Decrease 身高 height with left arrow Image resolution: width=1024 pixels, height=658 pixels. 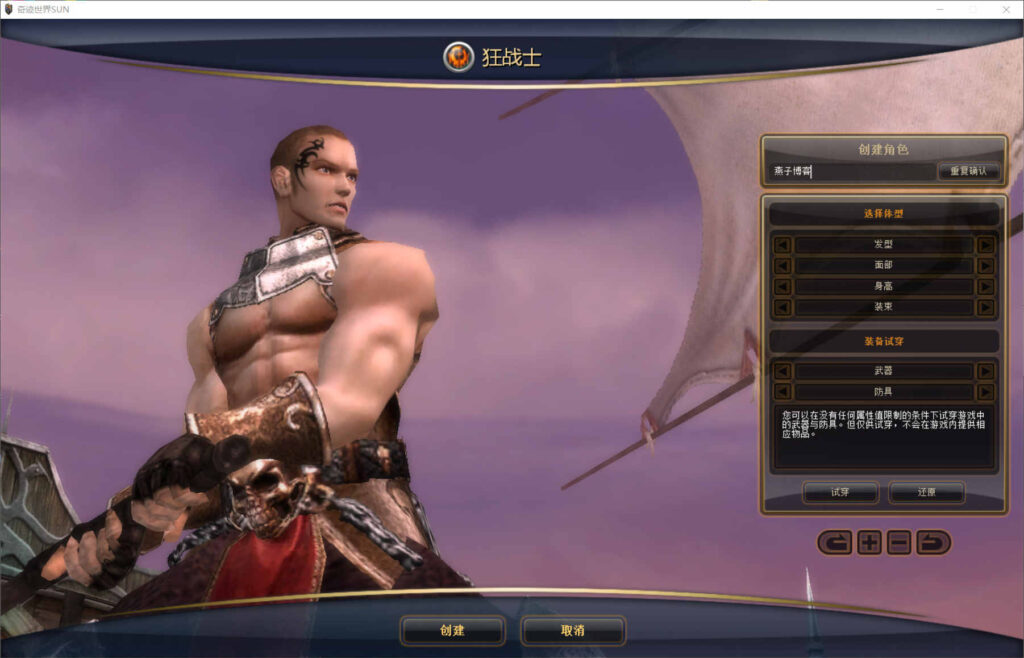(x=783, y=287)
